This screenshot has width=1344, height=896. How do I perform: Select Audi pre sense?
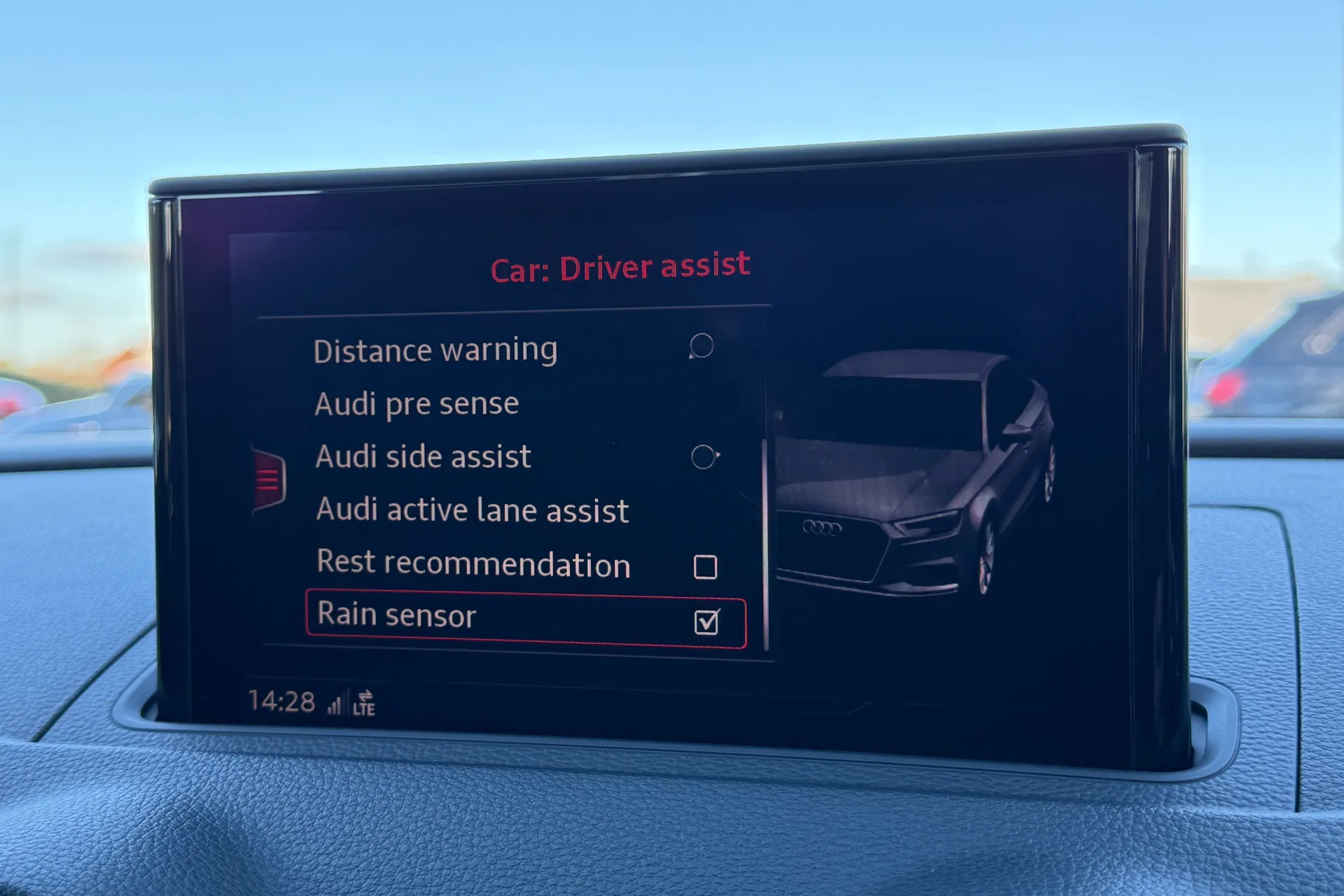tap(417, 402)
